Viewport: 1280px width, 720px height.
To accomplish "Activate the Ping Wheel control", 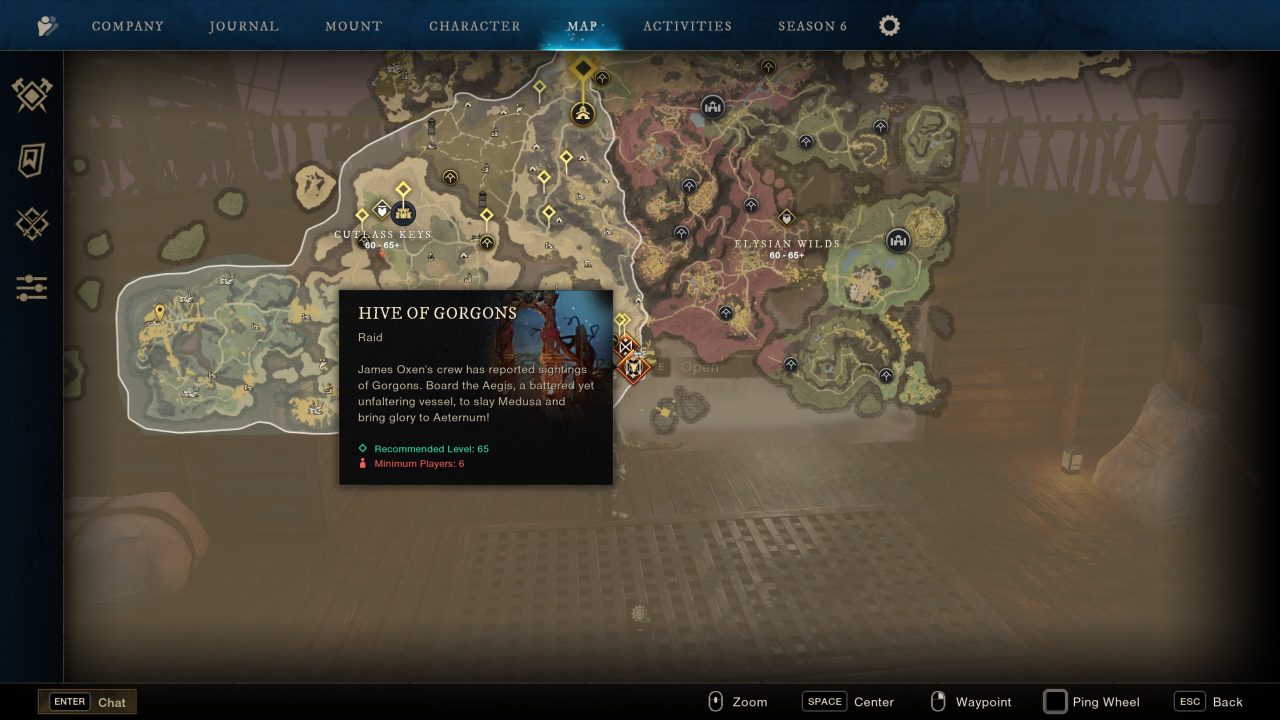I will 1091,702.
